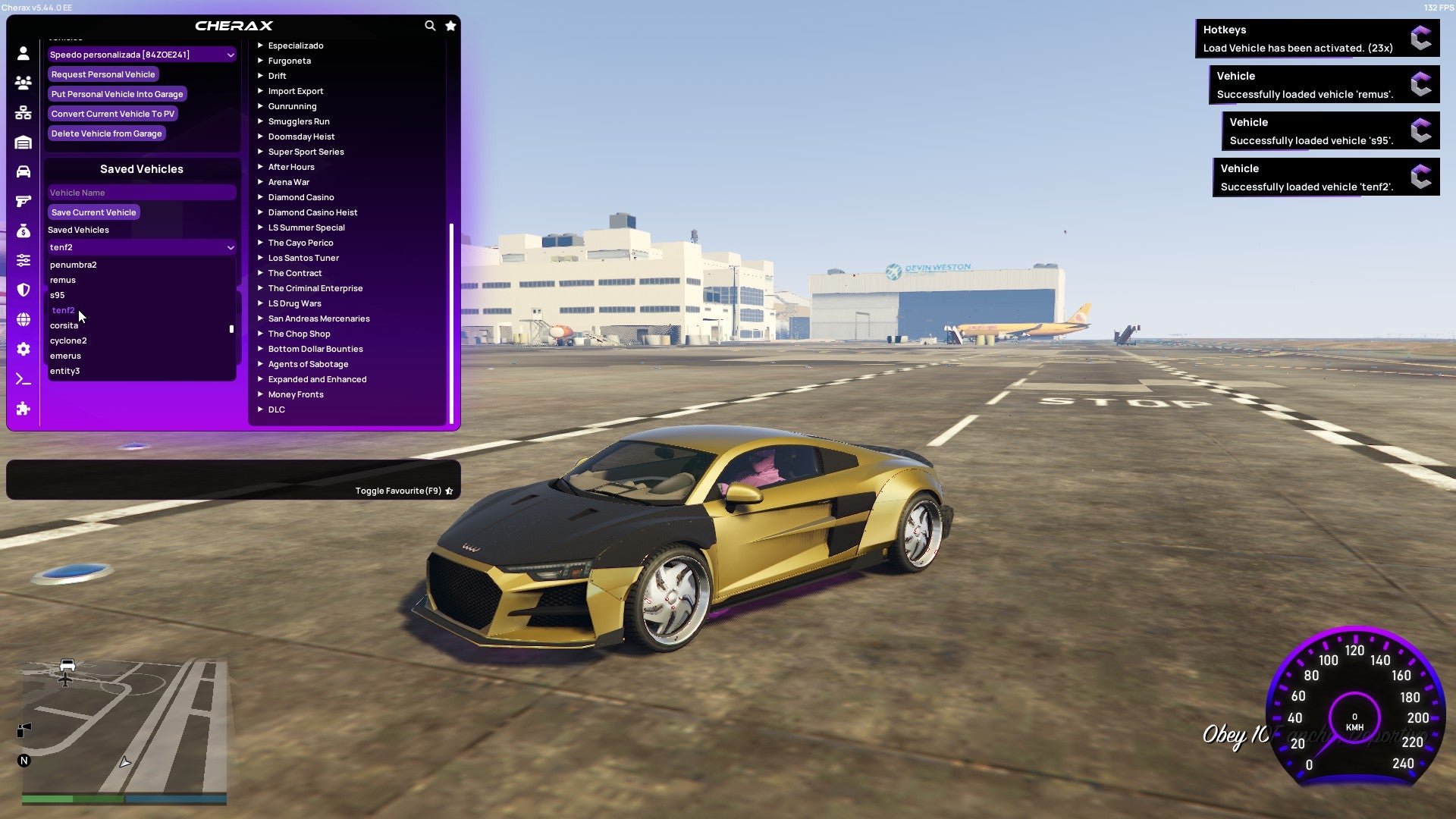Viewport: 1456px width, 819px height.
Task: Open the Self player menu icon
Action: click(23, 52)
